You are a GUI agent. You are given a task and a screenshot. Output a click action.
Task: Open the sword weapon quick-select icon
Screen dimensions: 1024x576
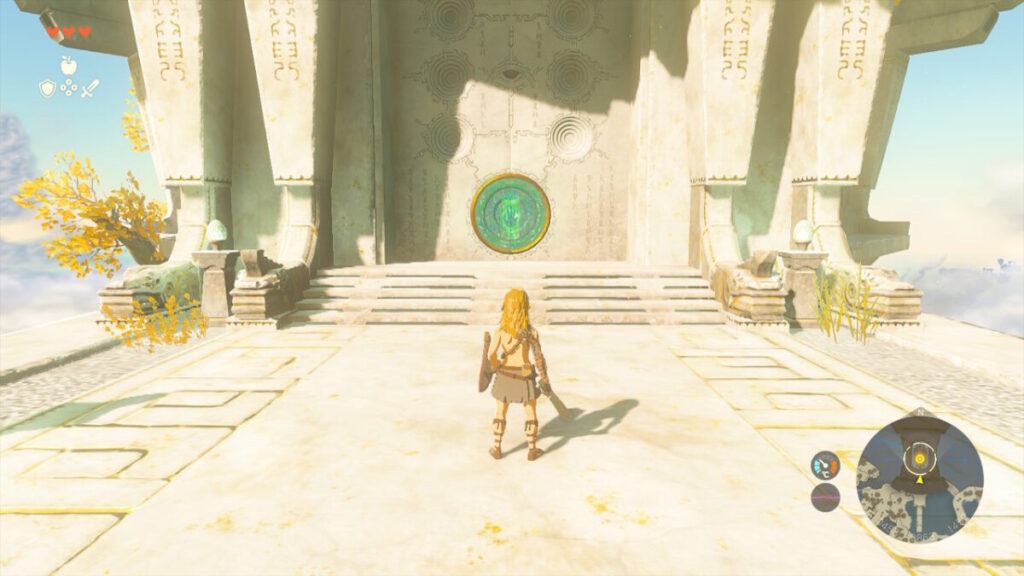(90, 88)
